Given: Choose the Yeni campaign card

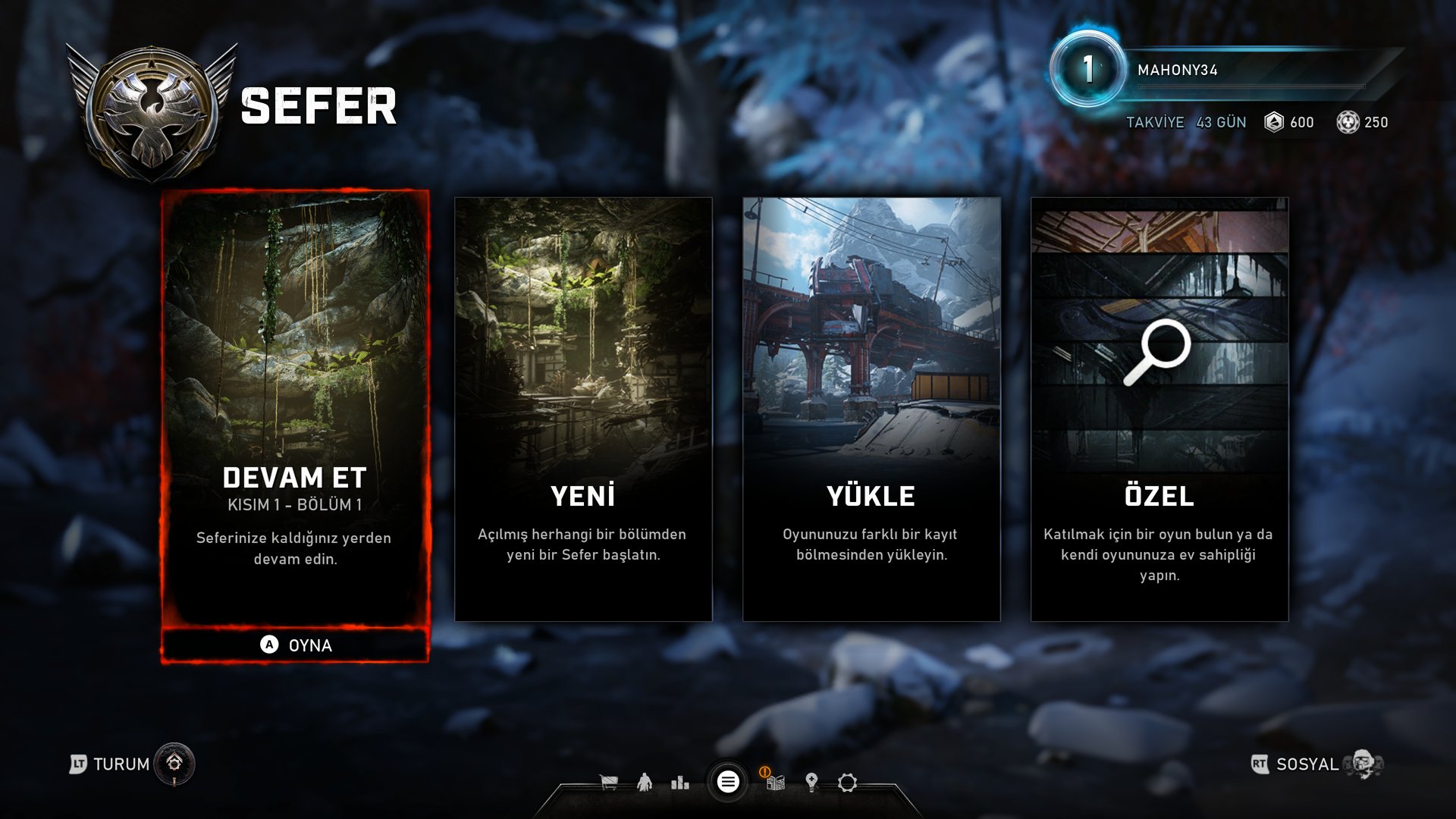Looking at the screenshot, I should click(583, 409).
